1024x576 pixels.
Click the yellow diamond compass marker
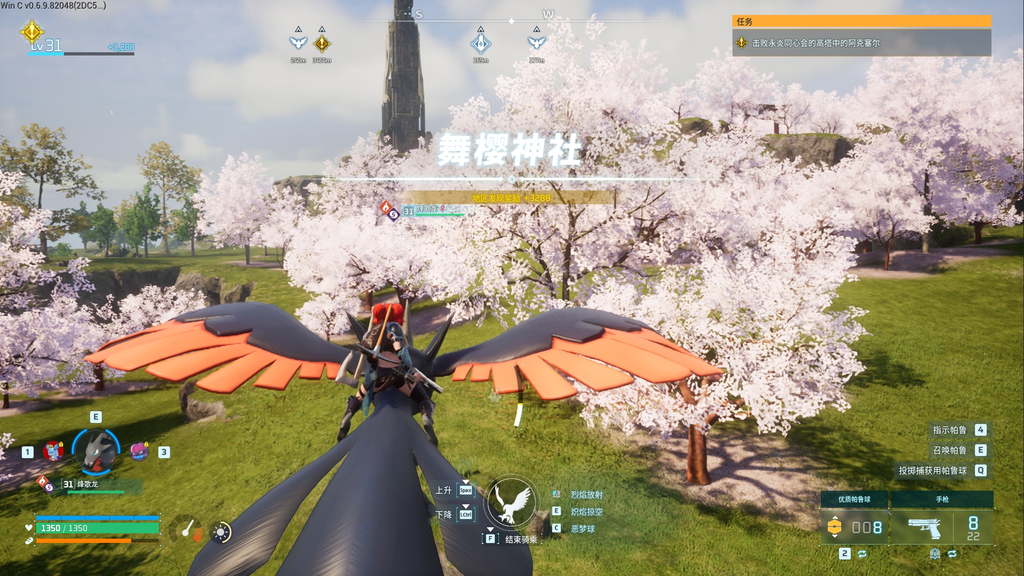[x=322, y=43]
